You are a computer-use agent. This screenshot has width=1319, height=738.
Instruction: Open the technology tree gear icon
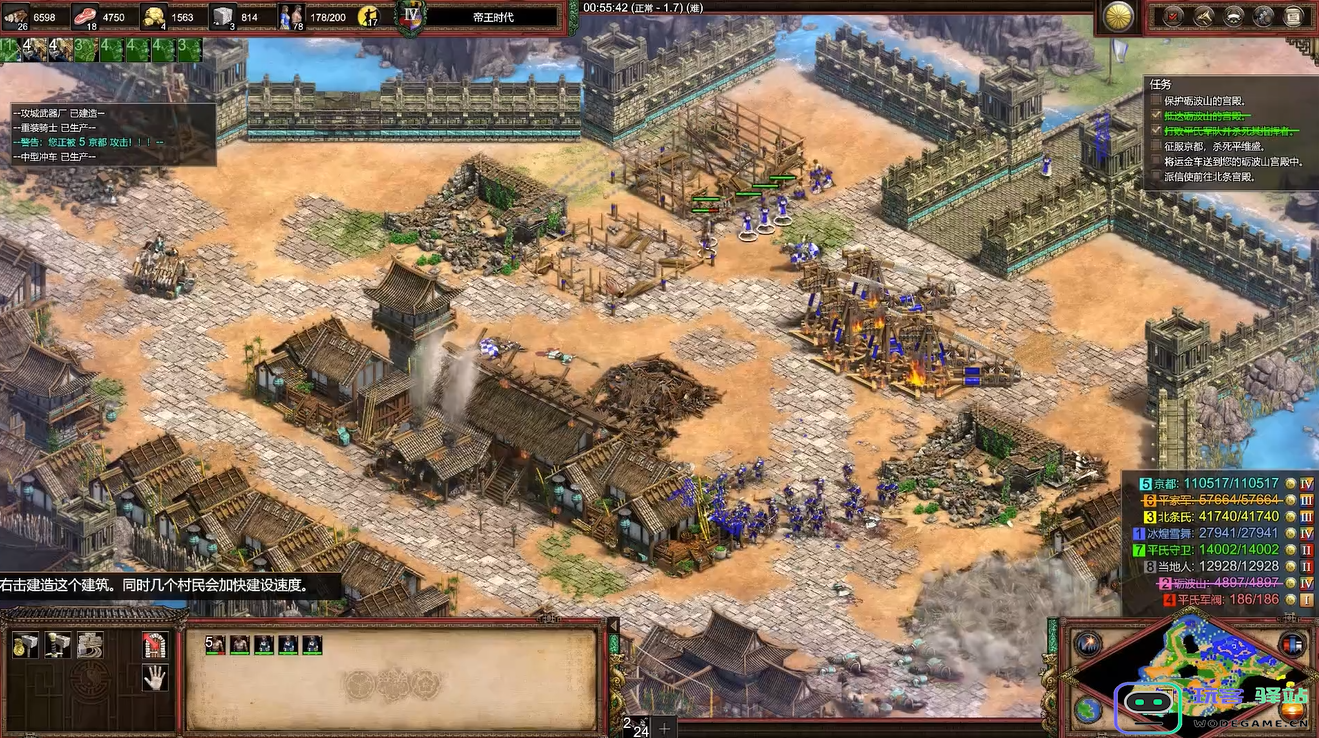pyautogui.click(x=1263, y=16)
